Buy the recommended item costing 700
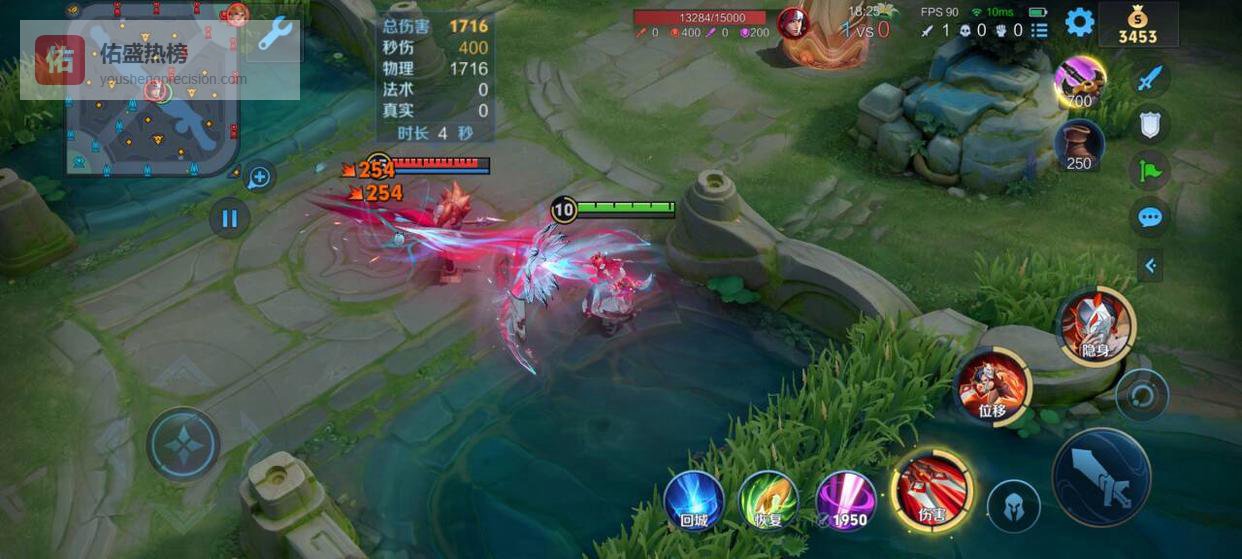This screenshot has width=1242, height=559. click(x=1079, y=82)
